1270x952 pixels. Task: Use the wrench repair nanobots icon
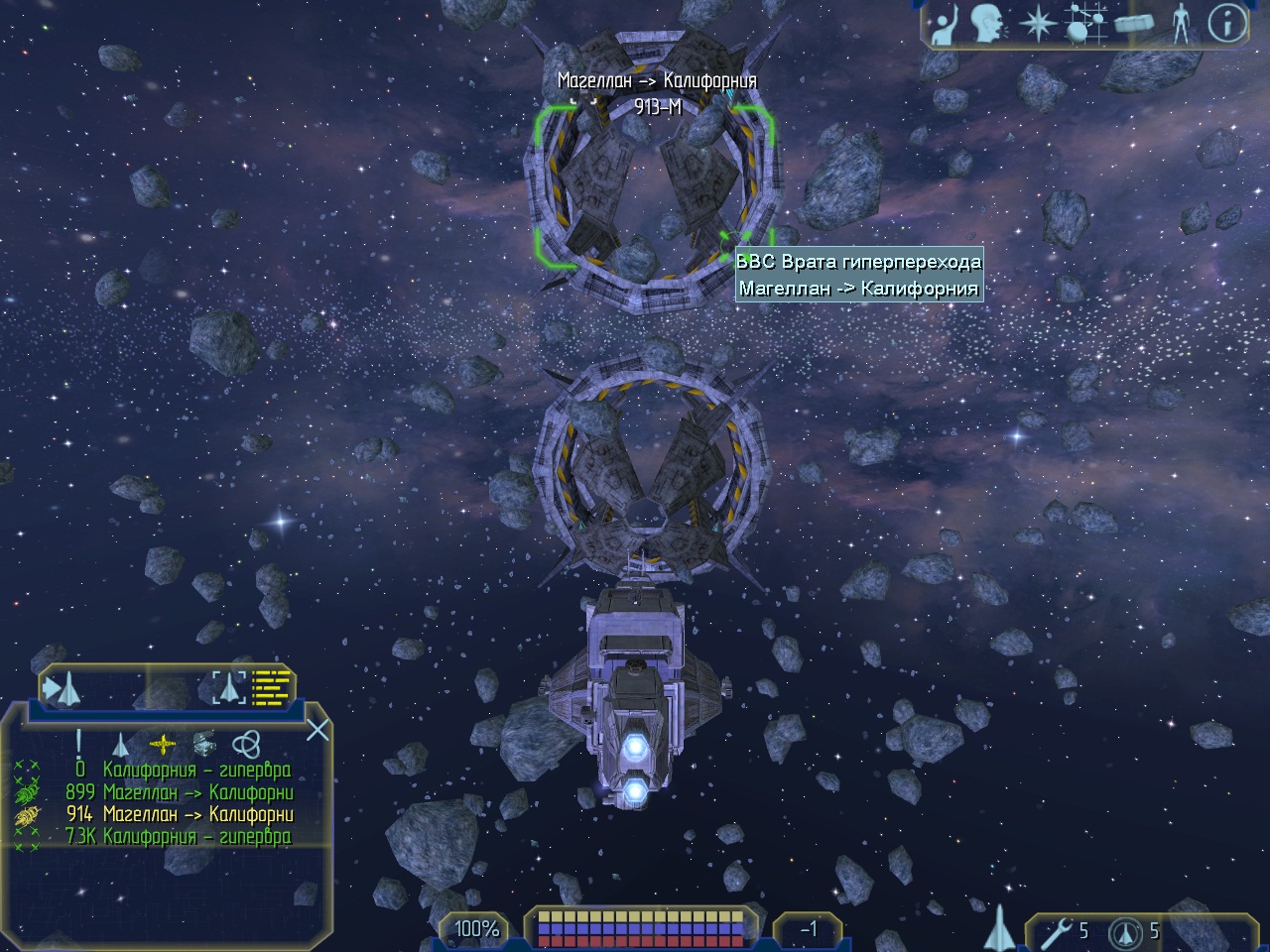(1060, 931)
